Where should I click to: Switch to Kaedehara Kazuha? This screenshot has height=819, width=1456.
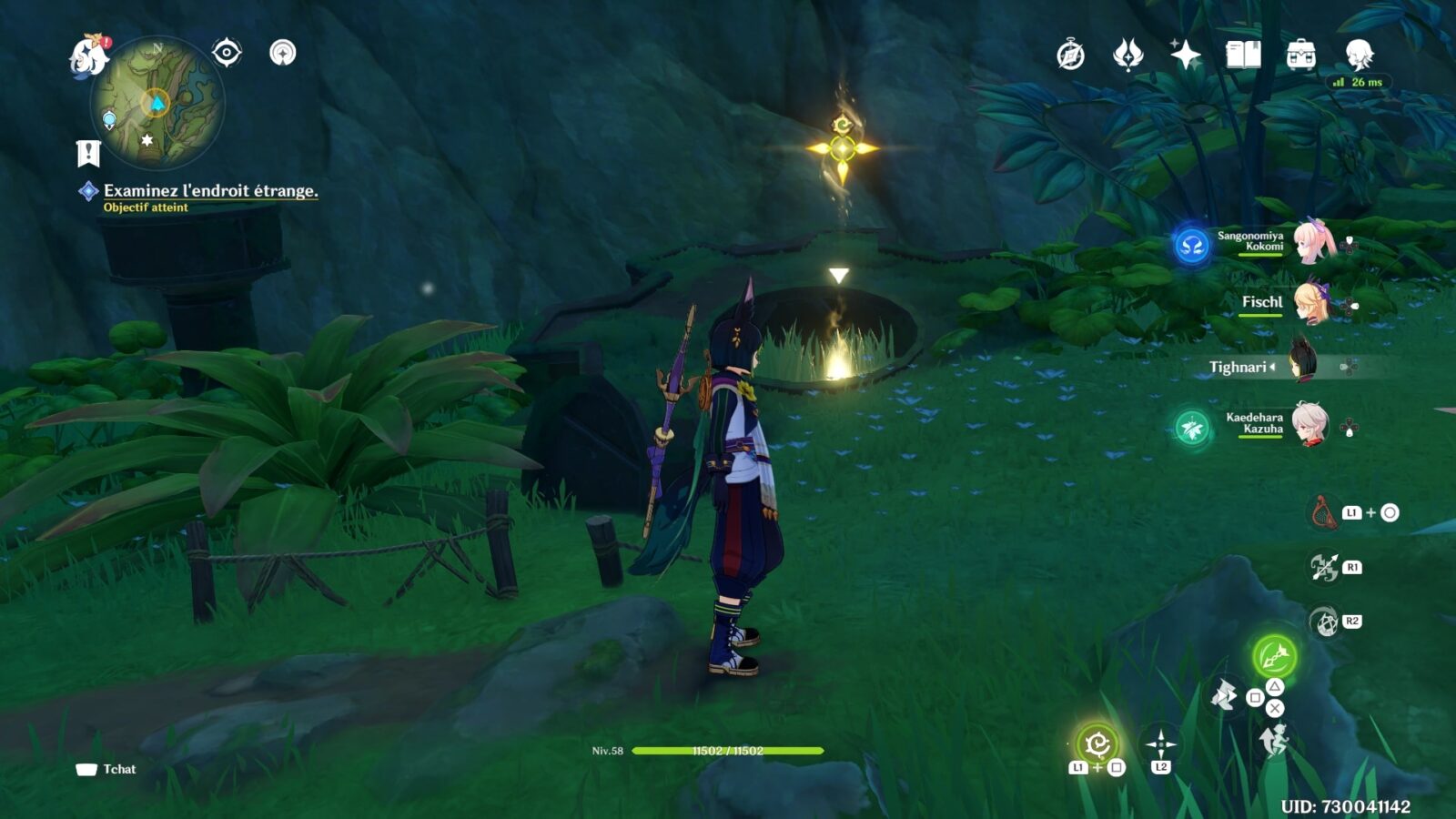(1310, 424)
